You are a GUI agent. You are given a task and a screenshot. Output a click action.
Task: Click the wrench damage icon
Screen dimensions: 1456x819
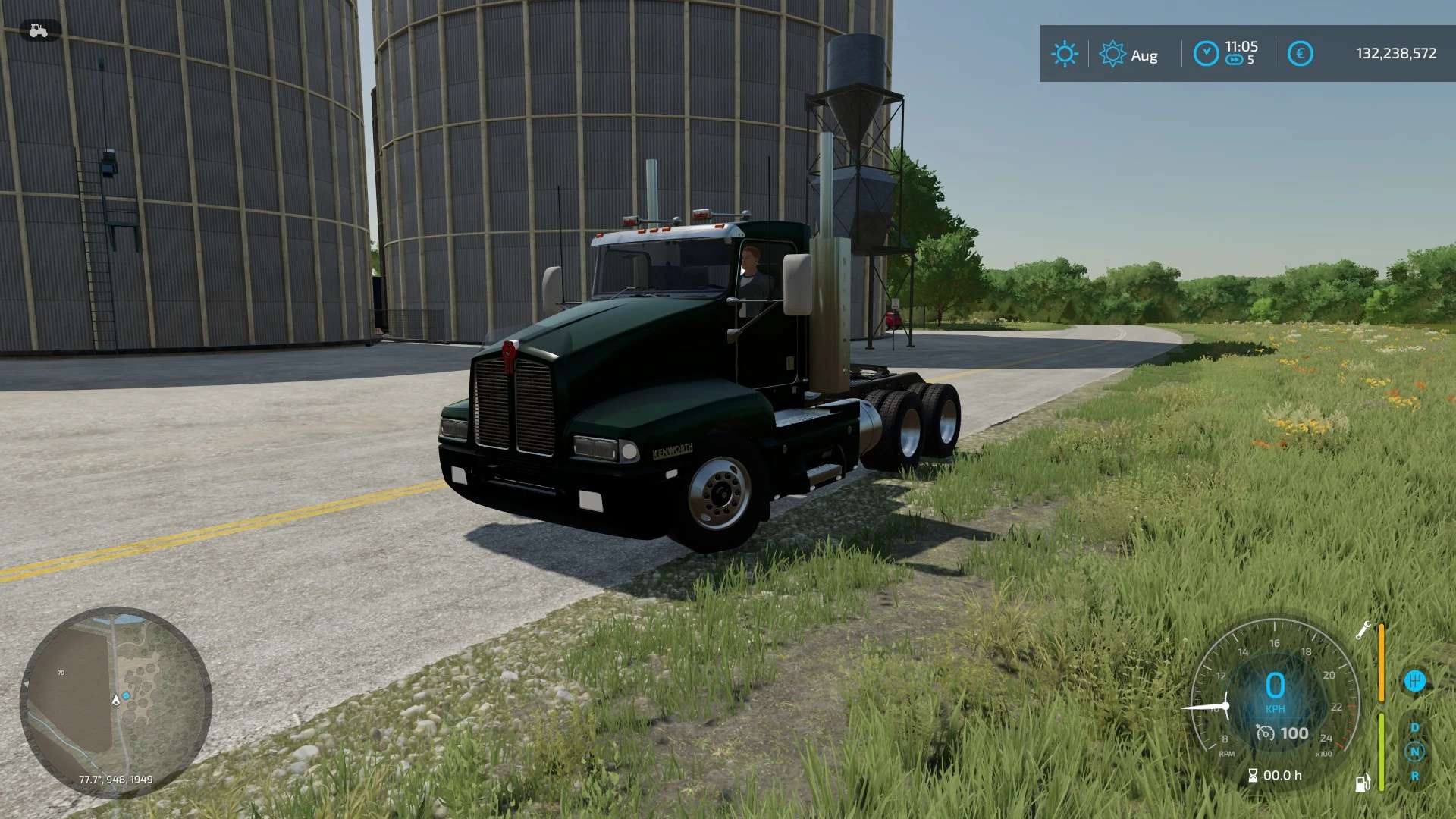[1363, 629]
